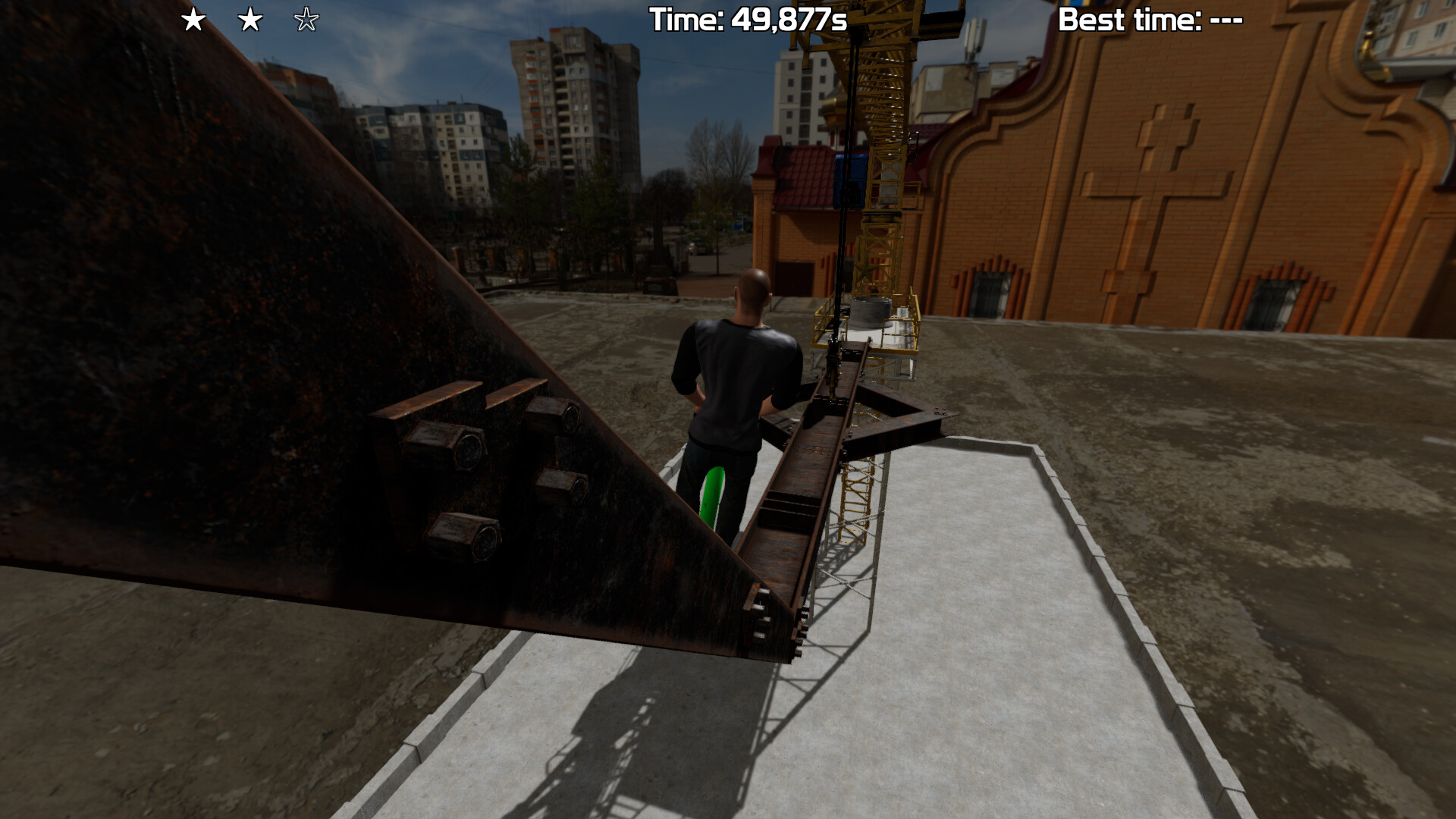Viewport: 1456px width, 819px height.
Task: Toggle the filled star next to the outline star
Action: click(250, 21)
